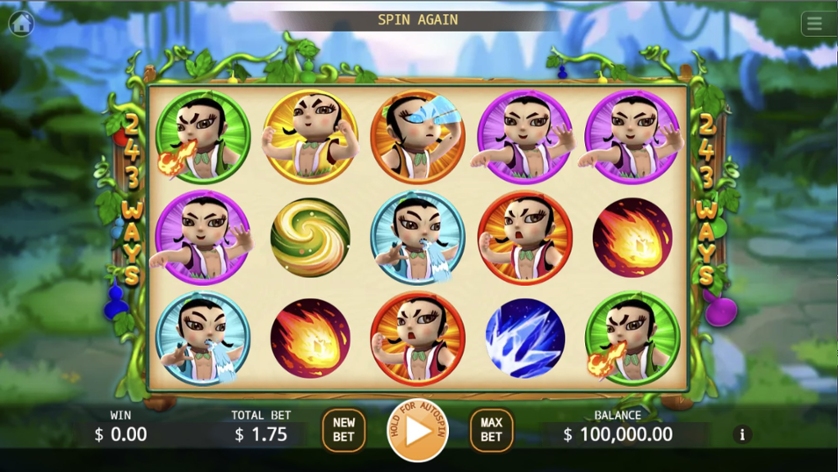Open the hamburger menu
This screenshot has width=838, height=472.
pos(815,24)
